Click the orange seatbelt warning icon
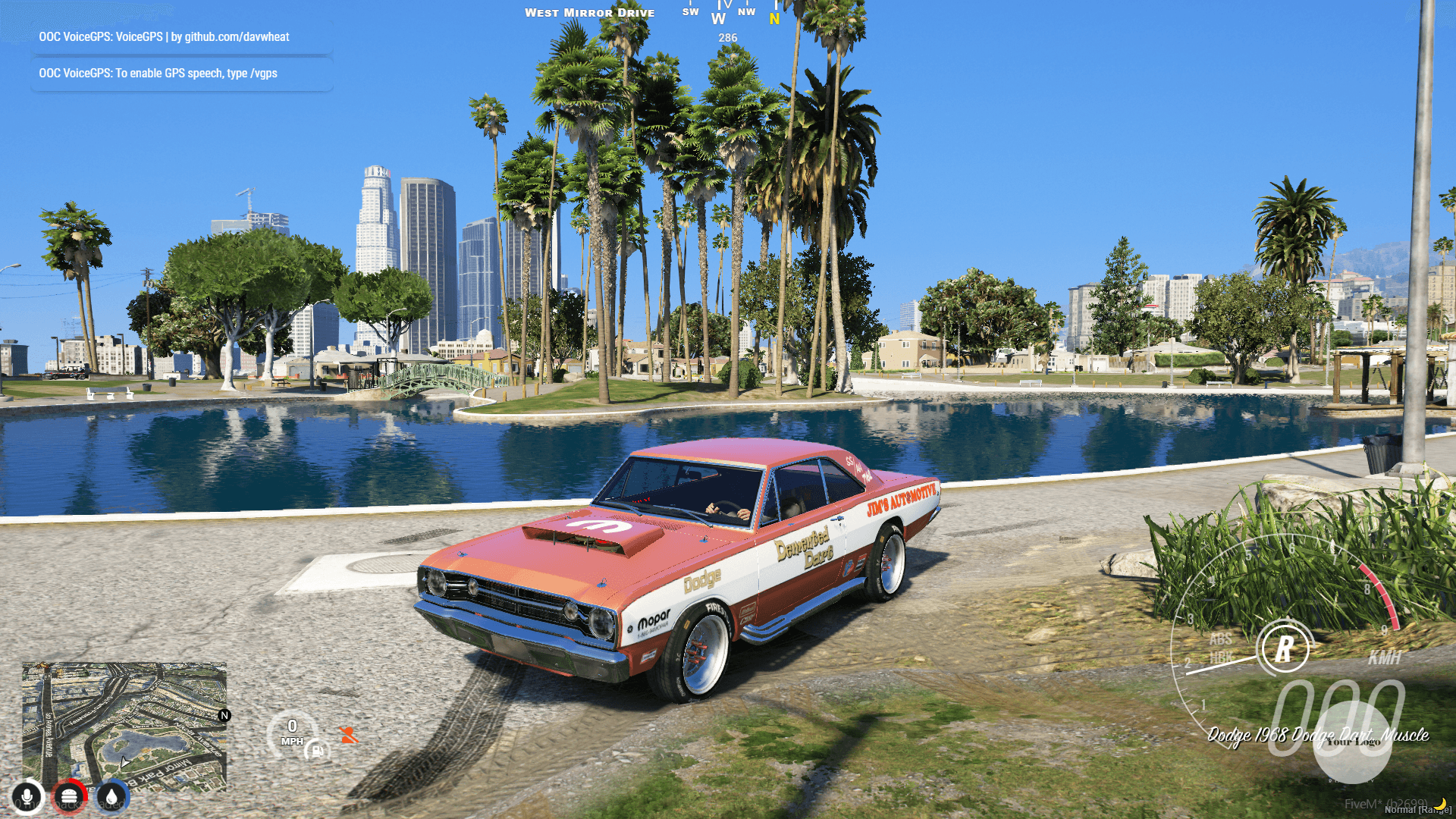The image size is (1456, 819). click(349, 736)
